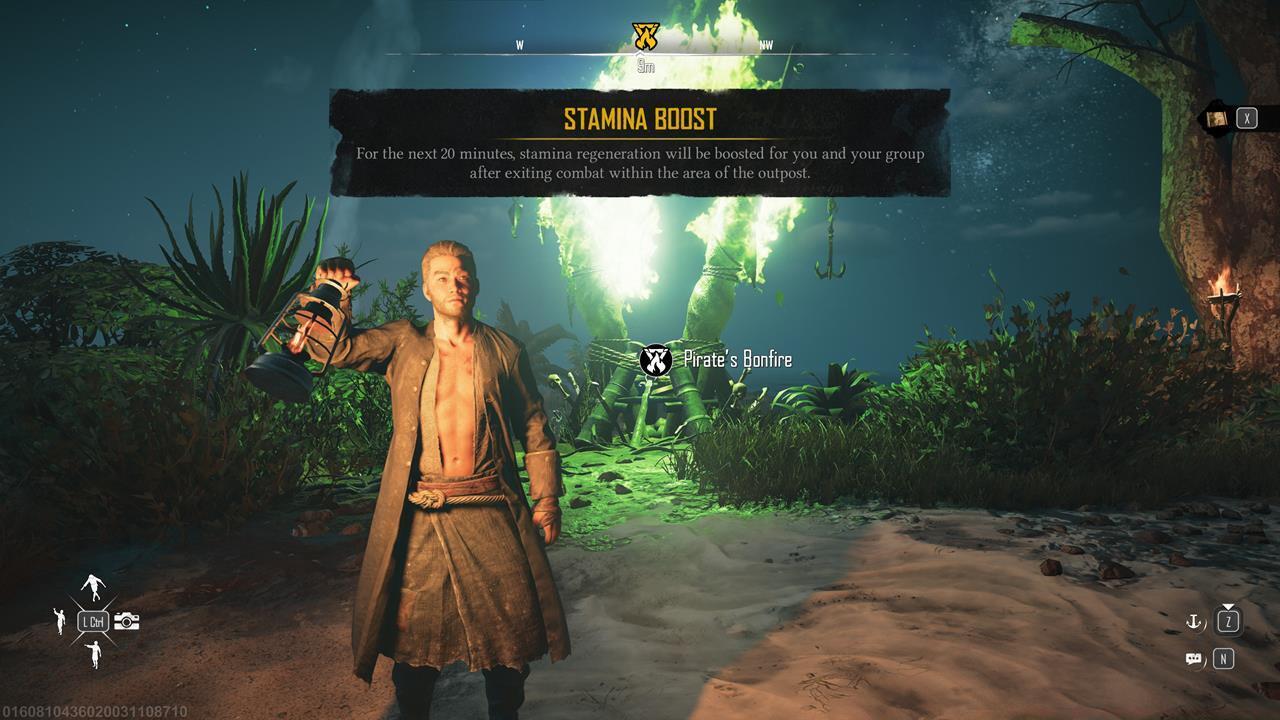Select the Pirate's Bonfire marker

coord(655,360)
